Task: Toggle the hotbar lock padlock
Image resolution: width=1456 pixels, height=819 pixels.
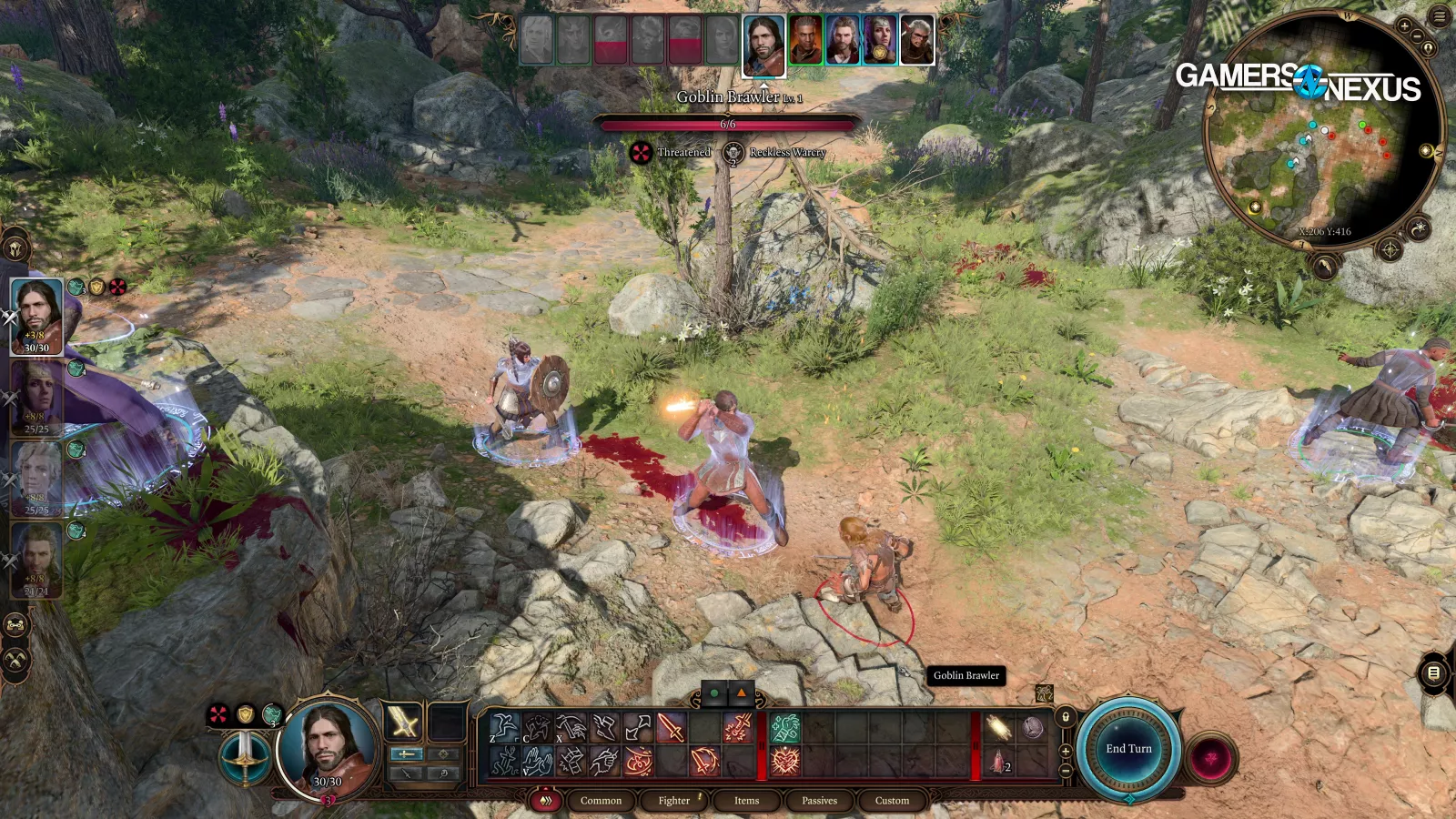Action: (x=1066, y=717)
